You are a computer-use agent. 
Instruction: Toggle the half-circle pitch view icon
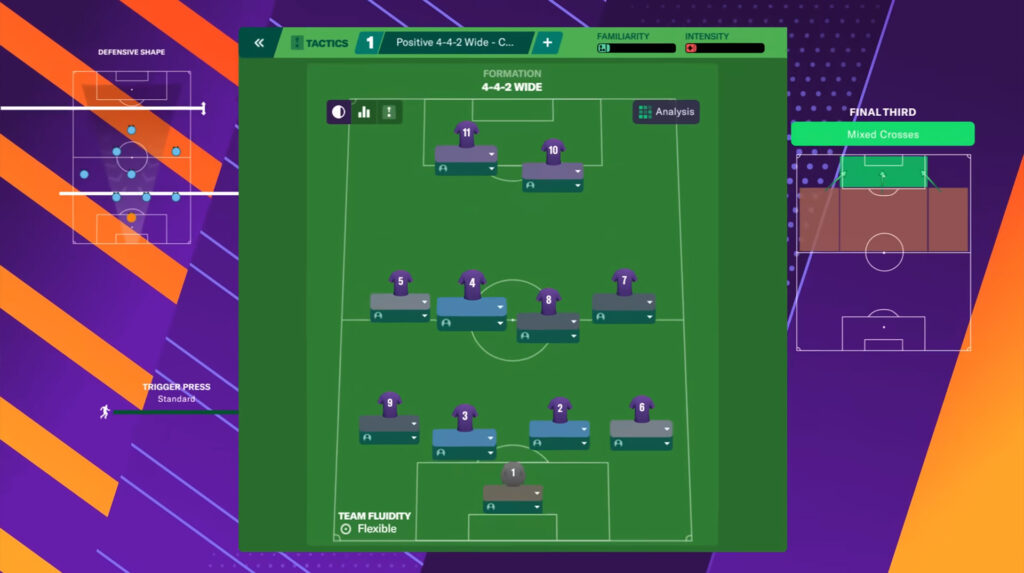pyautogui.click(x=339, y=112)
